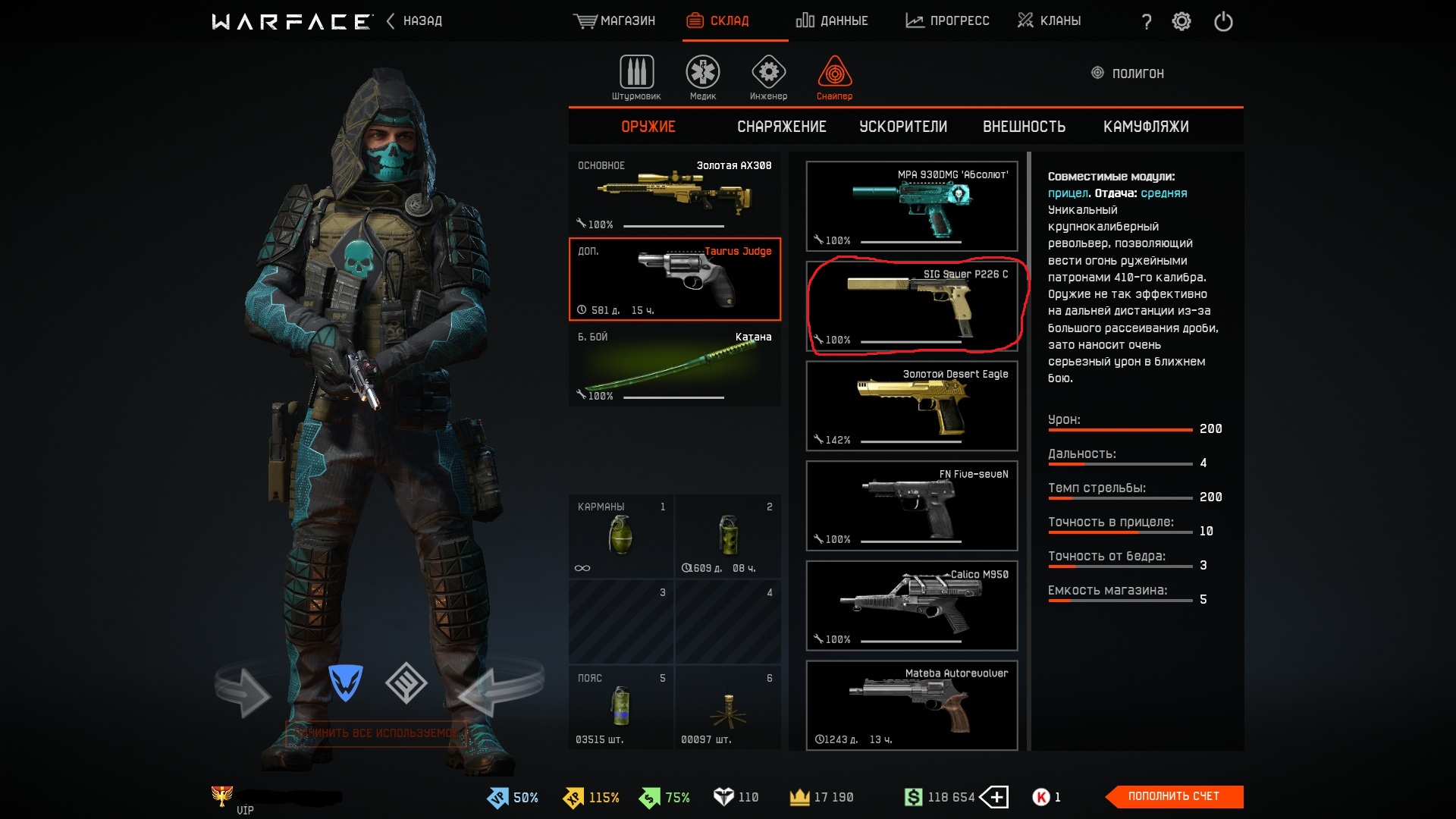This screenshot has width=1456, height=819.
Task: Go back with the НАЗАД button
Action: (414, 21)
